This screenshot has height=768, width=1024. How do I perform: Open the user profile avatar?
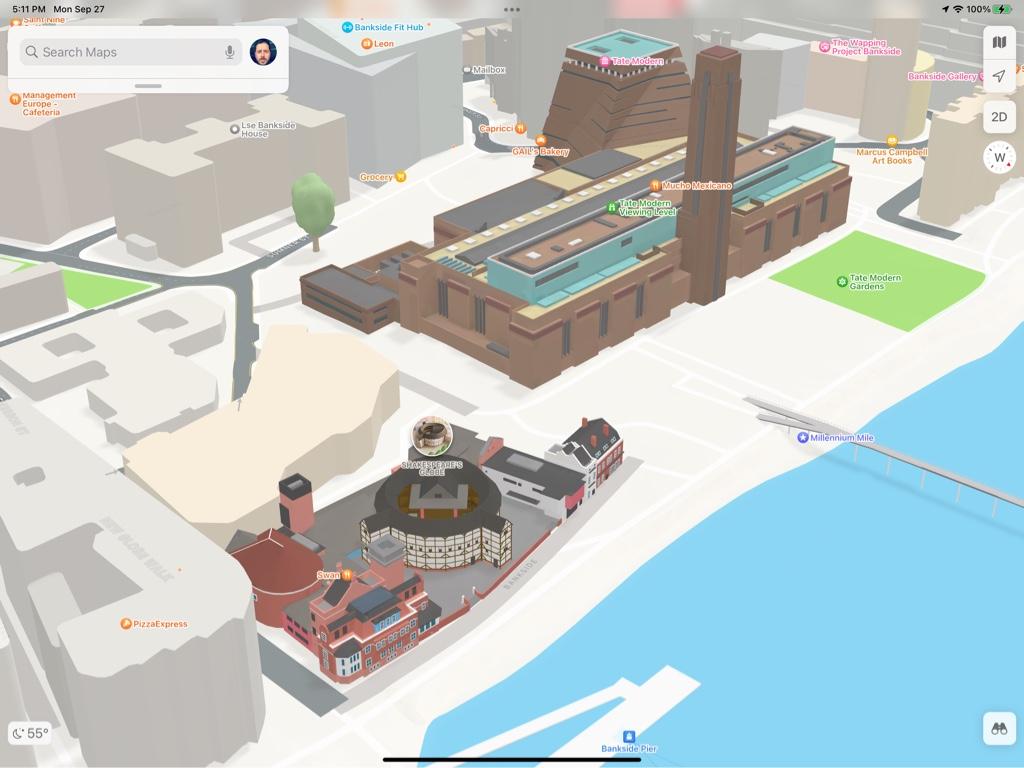(263, 52)
